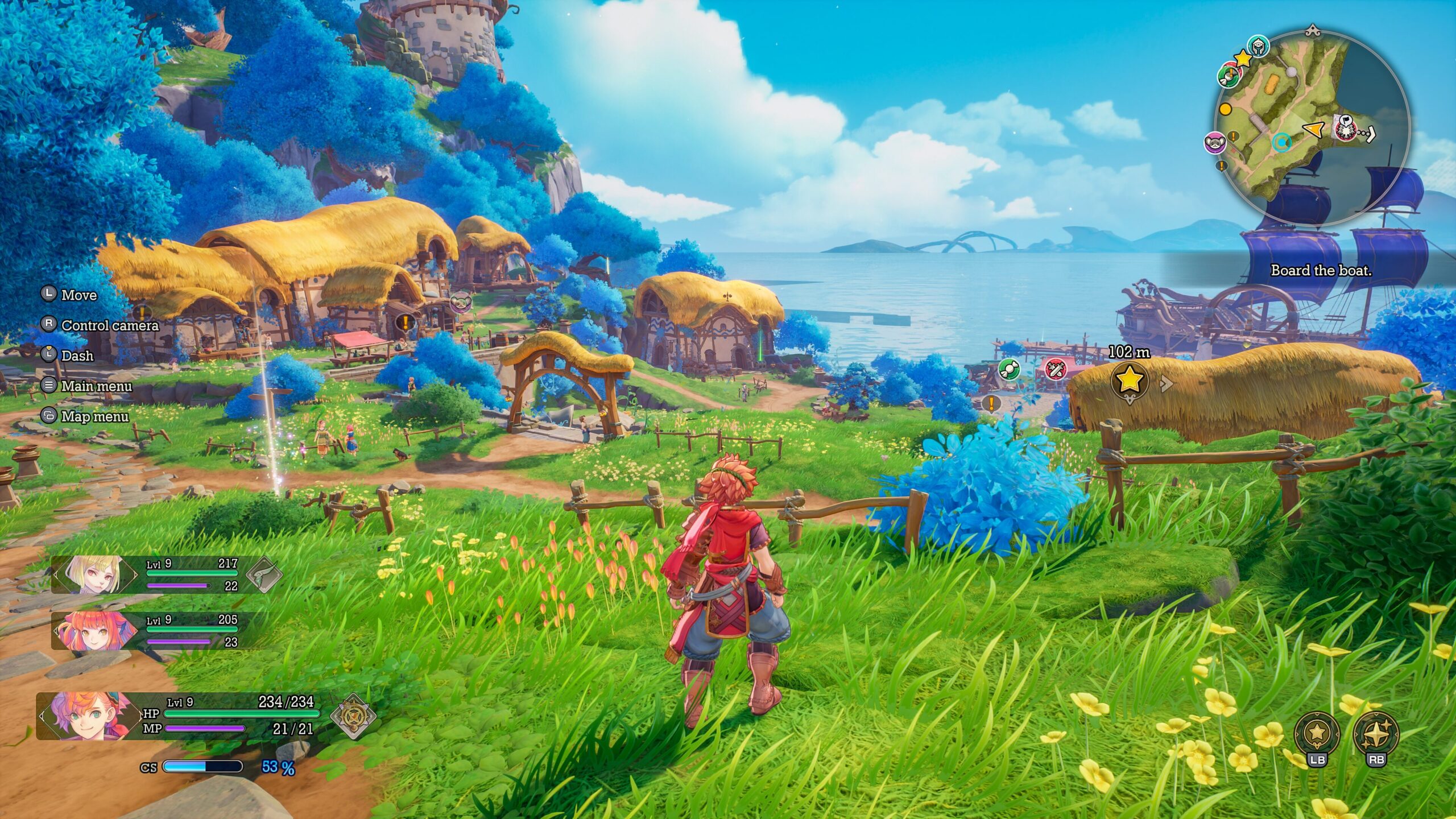This screenshot has height=819, width=1456.
Task: Activate the star ring icon above LB
Action: pyautogui.click(x=1317, y=733)
